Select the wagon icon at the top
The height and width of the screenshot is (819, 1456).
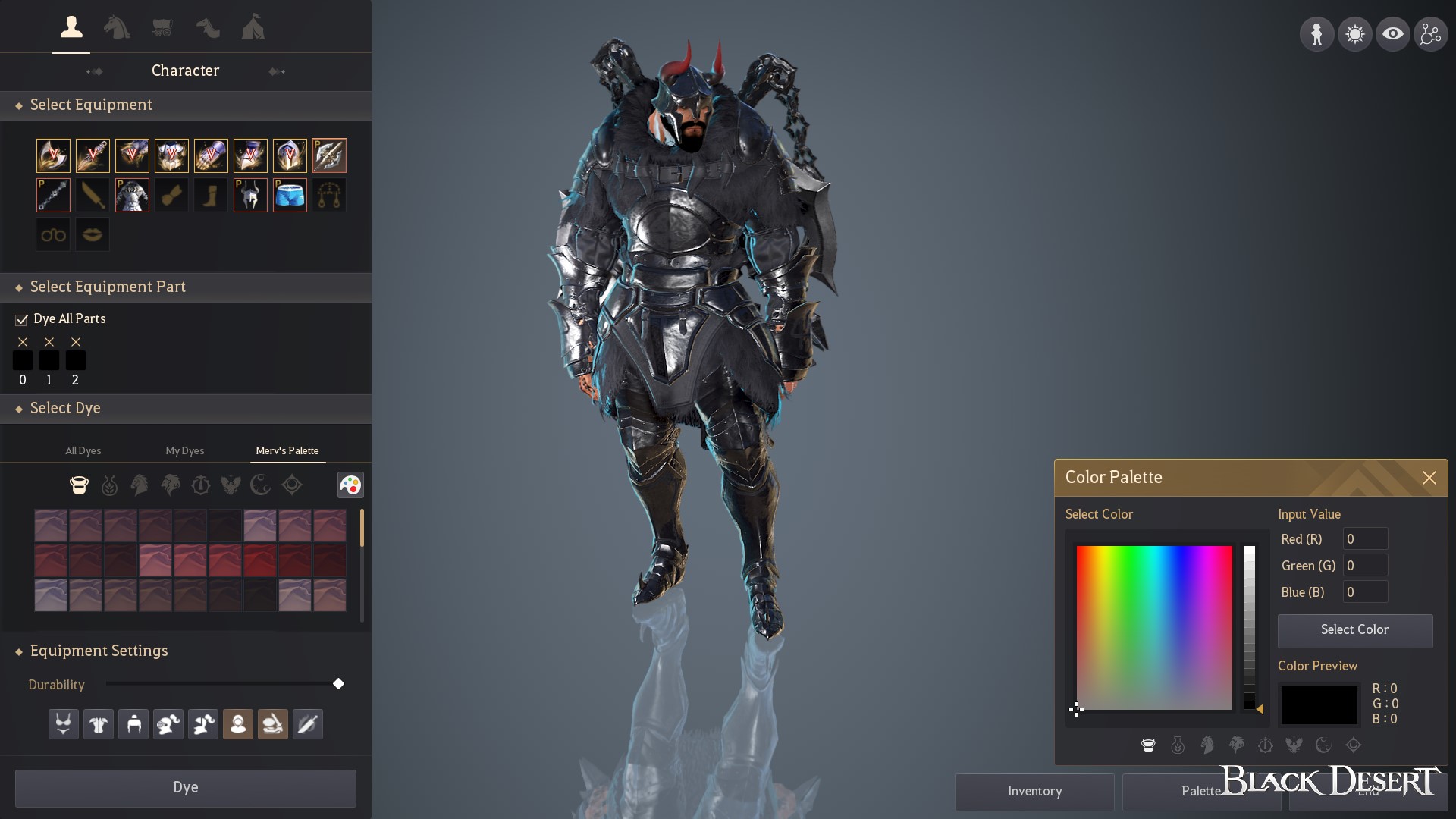point(162,28)
